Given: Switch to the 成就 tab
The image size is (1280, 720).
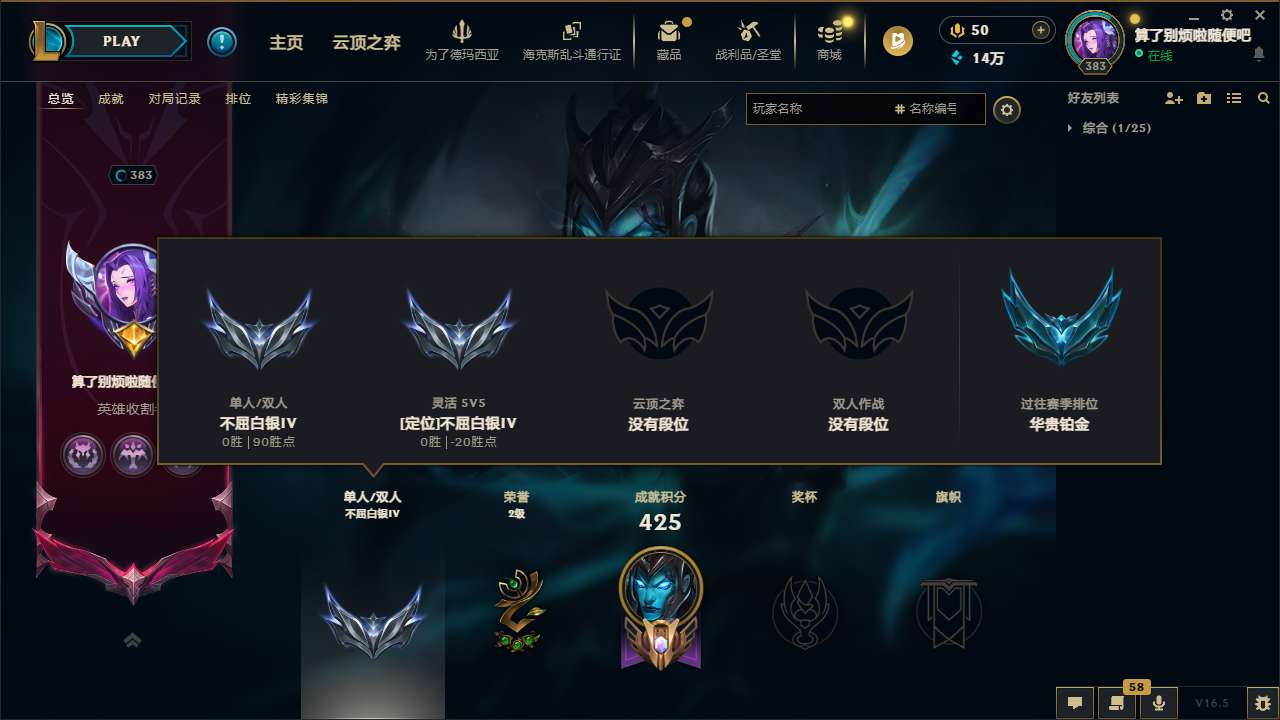Looking at the screenshot, I should (x=110, y=99).
